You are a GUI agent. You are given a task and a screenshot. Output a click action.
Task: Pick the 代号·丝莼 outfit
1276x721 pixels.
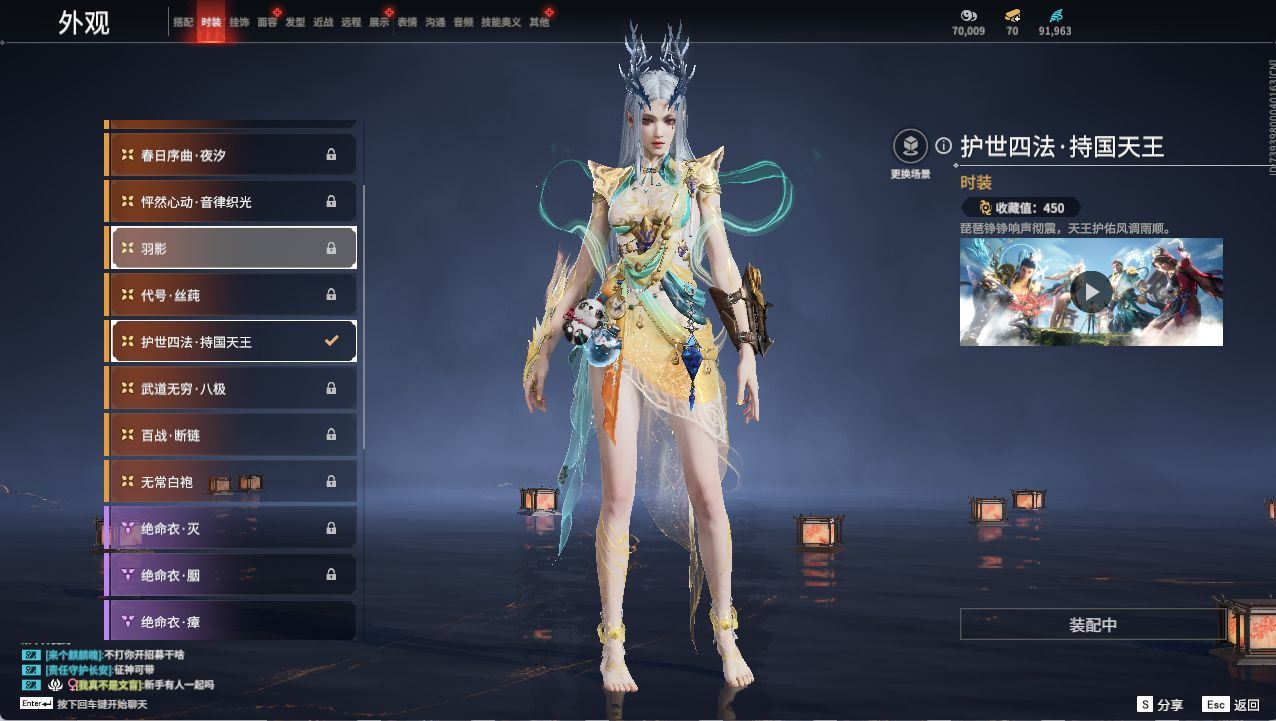(x=231, y=295)
